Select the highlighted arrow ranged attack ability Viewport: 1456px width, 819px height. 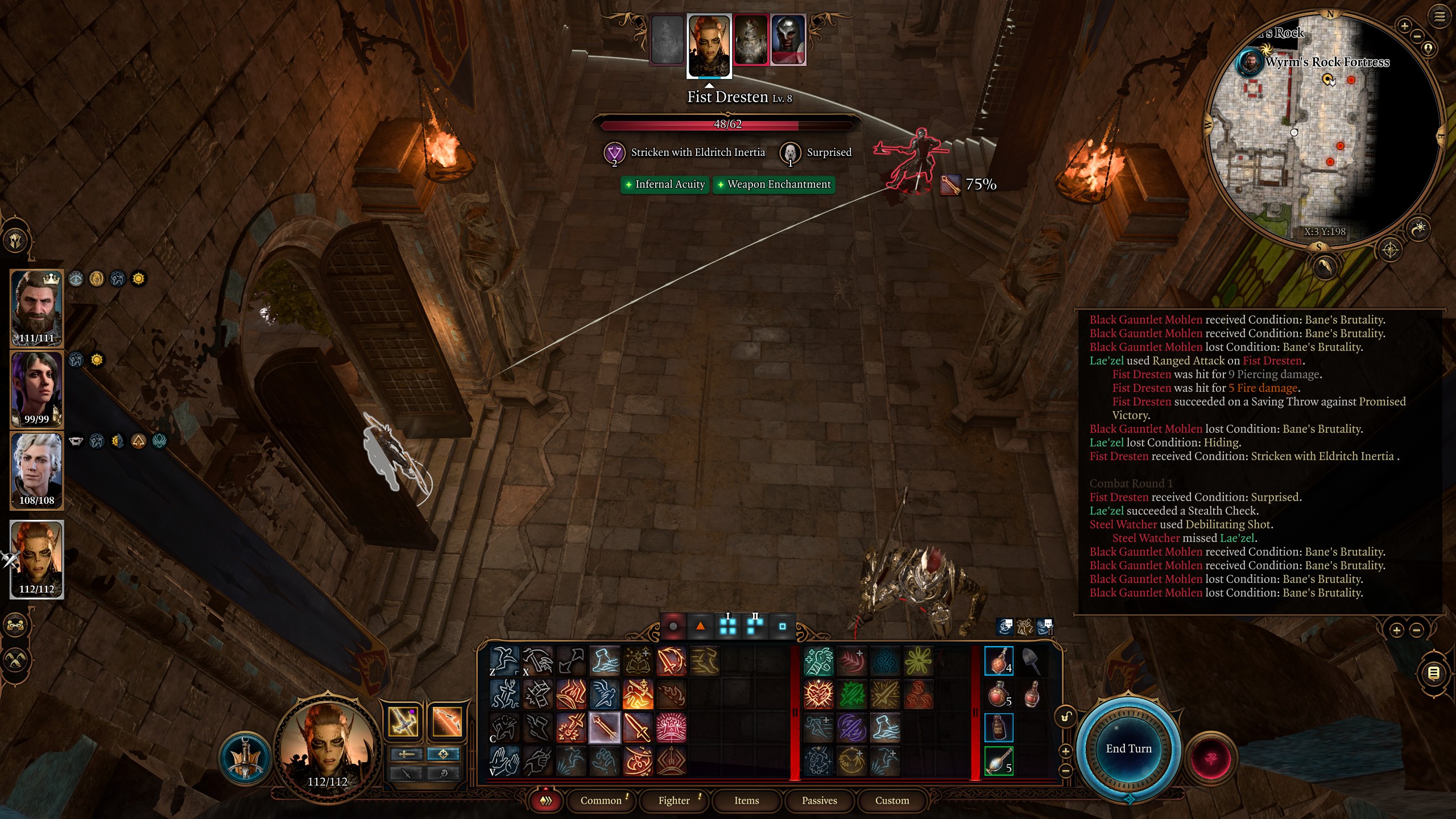(x=605, y=727)
